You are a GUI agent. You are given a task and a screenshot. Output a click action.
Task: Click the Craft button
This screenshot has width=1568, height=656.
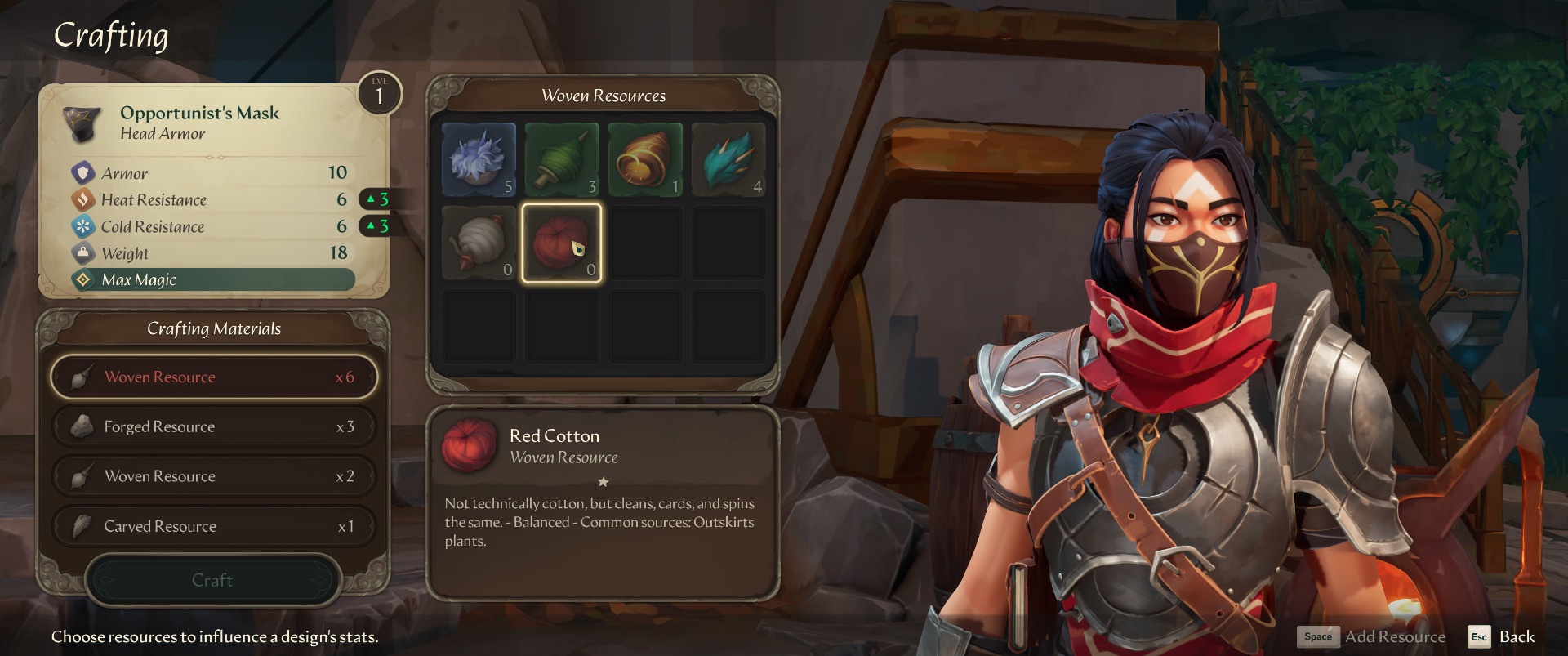pyautogui.click(x=212, y=580)
